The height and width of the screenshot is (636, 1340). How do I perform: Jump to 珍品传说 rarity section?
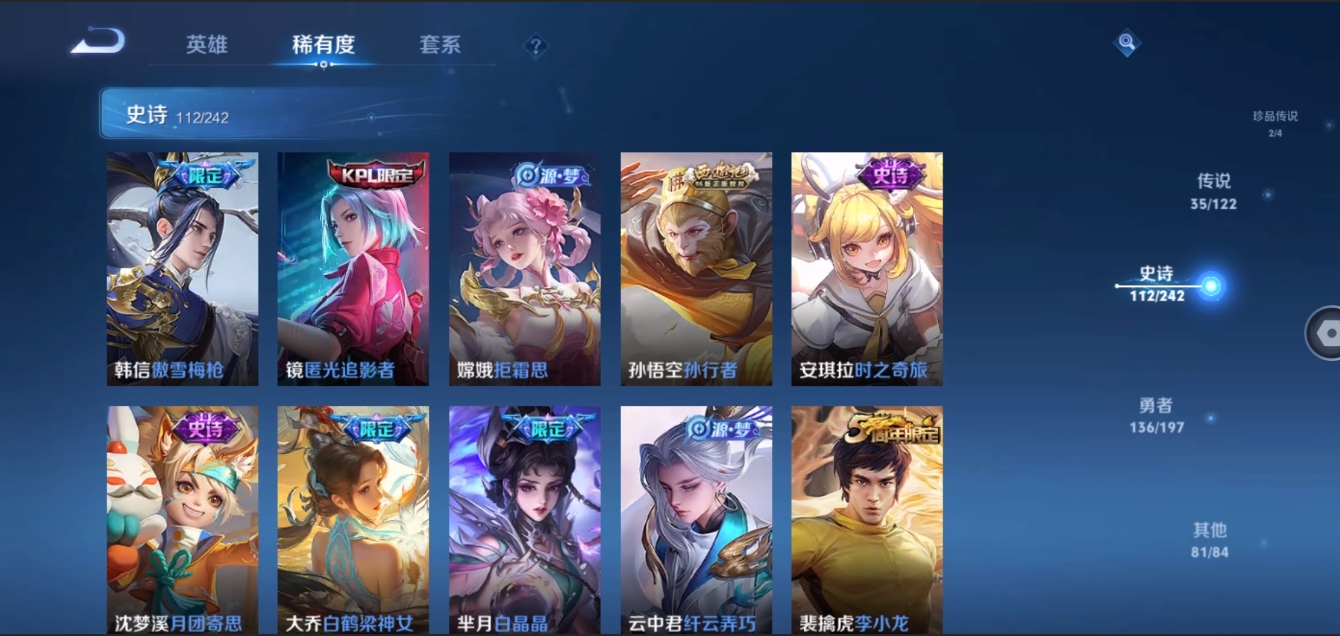pyautogui.click(x=1275, y=122)
